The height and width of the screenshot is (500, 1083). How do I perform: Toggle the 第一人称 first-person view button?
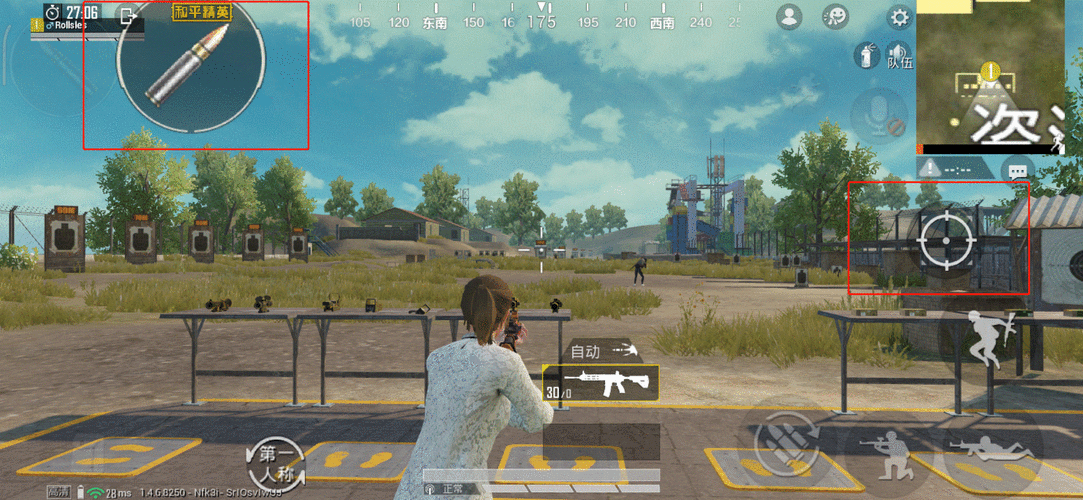pyautogui.click(x=275, y=461)
